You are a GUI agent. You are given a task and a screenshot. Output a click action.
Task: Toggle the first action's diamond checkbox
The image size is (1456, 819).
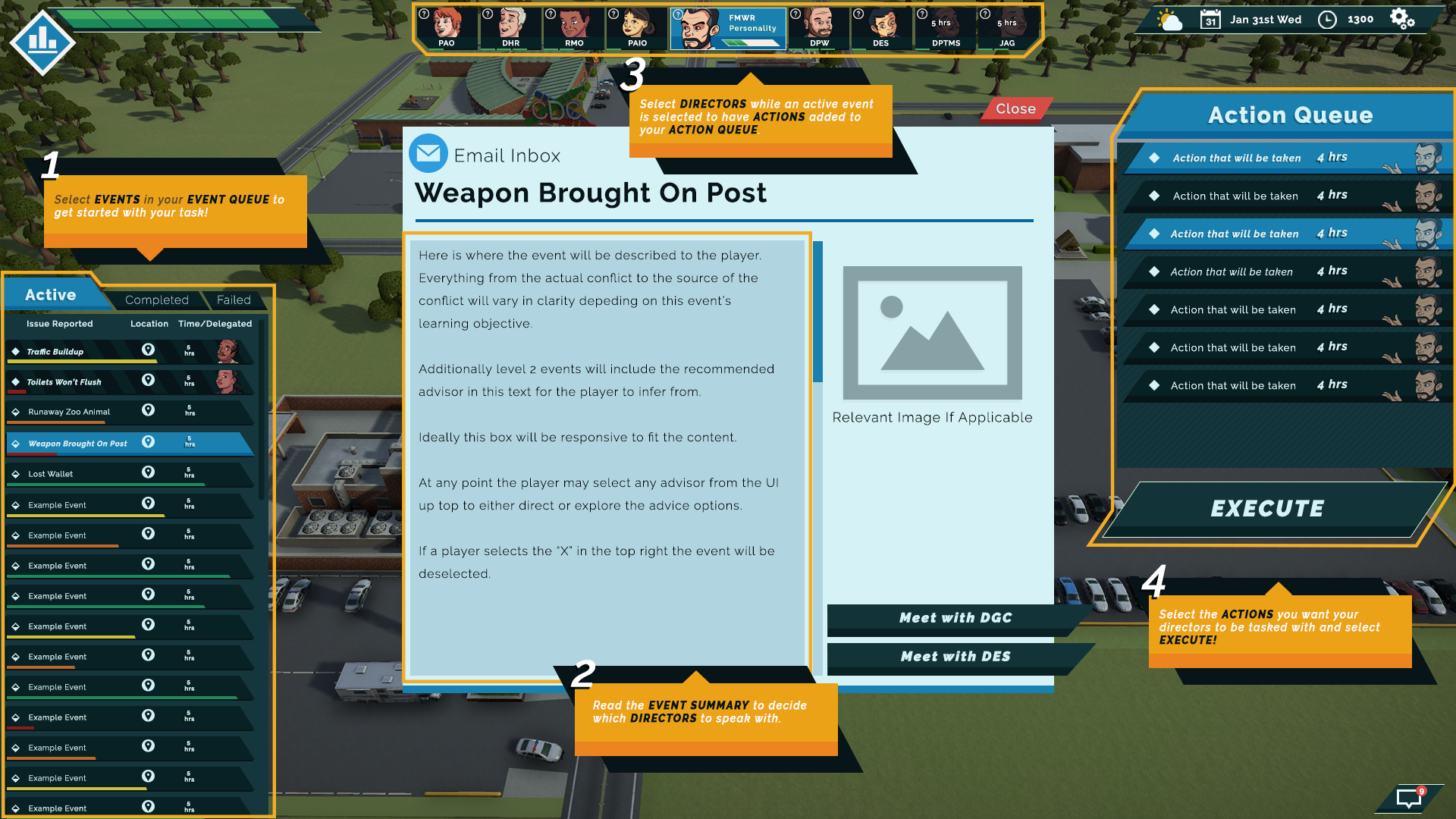coord(1155,158)
